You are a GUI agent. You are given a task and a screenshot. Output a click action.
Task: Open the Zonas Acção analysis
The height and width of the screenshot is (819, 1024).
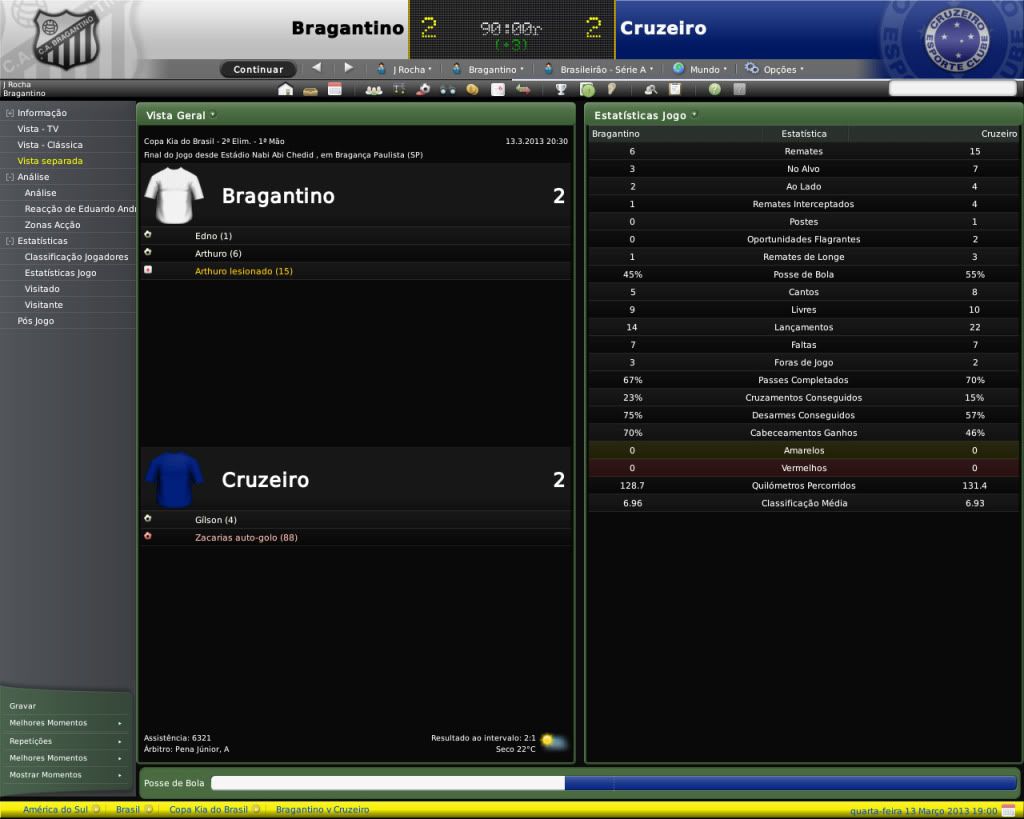tap(53, 225)
